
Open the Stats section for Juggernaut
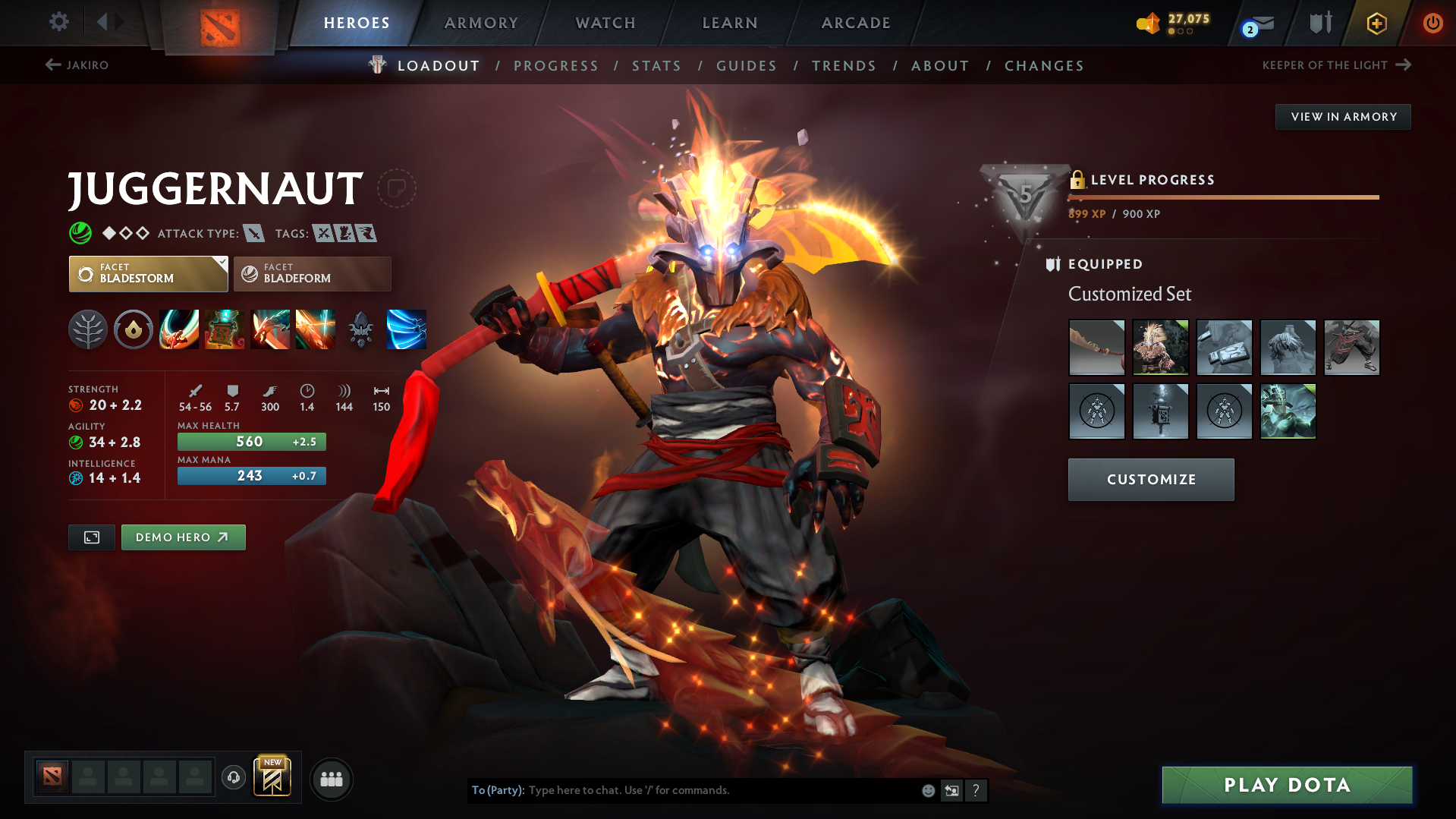pyautogui.click(x=656, y=65)
